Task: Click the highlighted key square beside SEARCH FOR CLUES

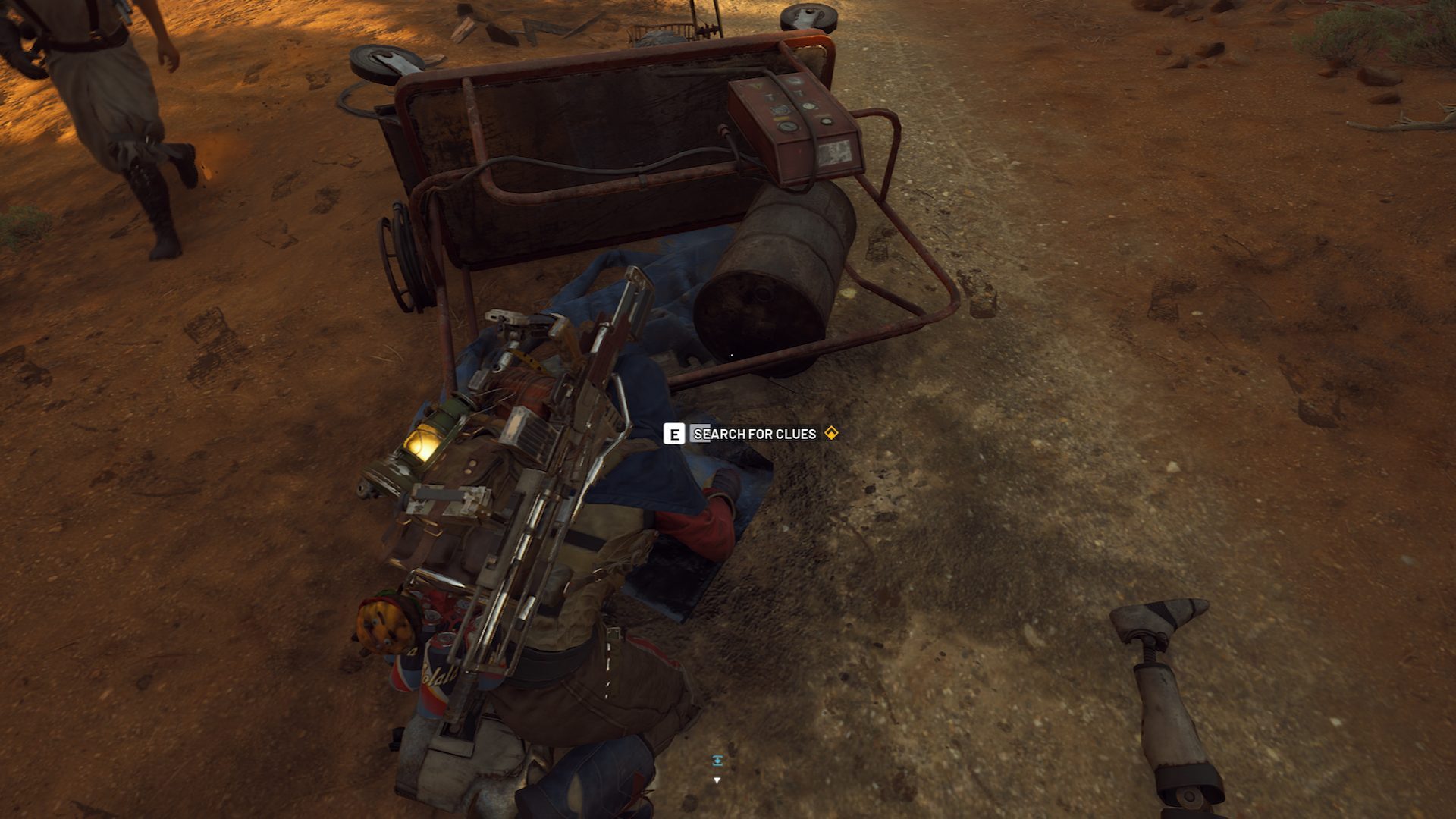Action: click(673, 435)
